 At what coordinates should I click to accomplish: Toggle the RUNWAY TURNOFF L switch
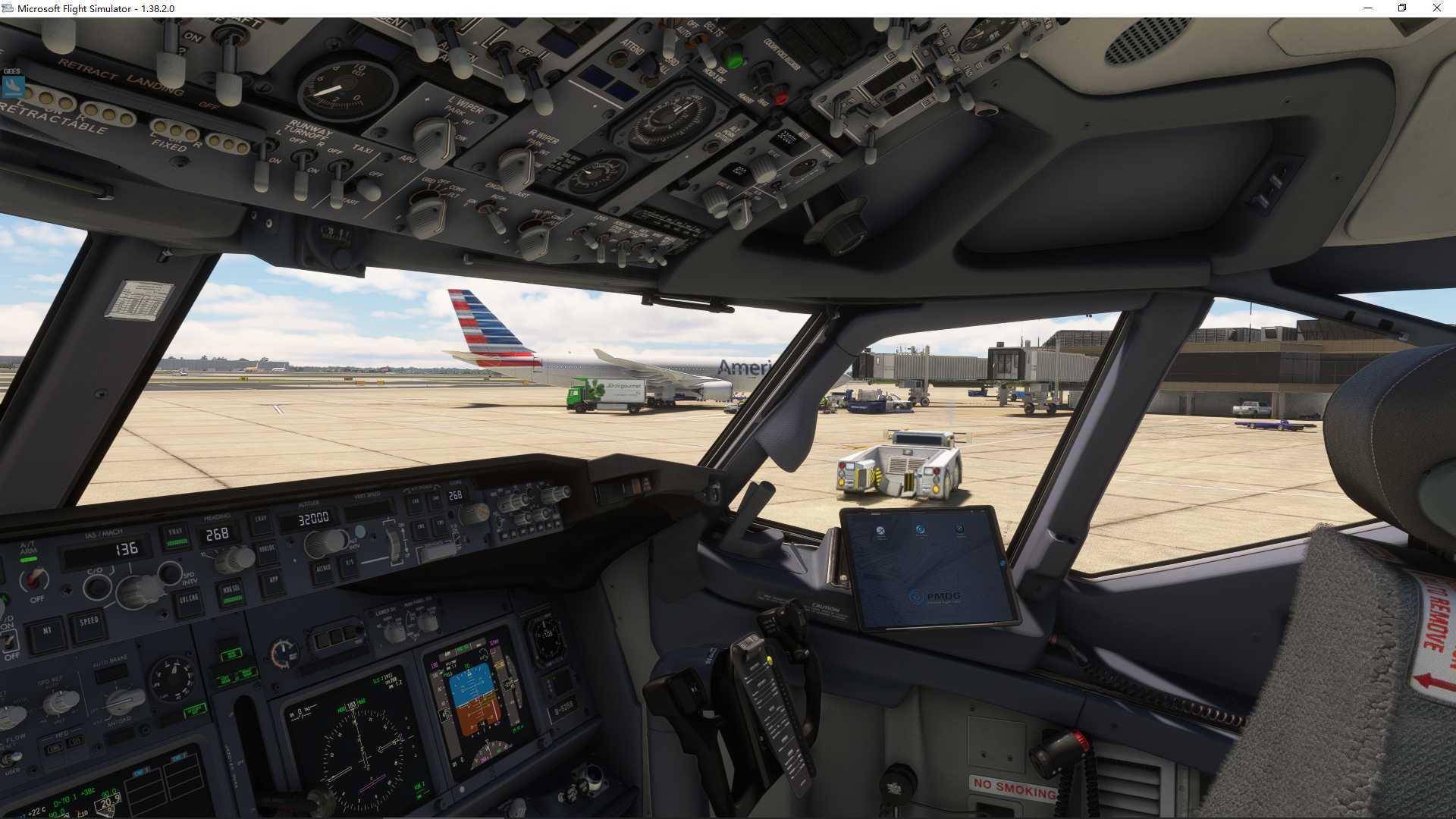point(262,165)
